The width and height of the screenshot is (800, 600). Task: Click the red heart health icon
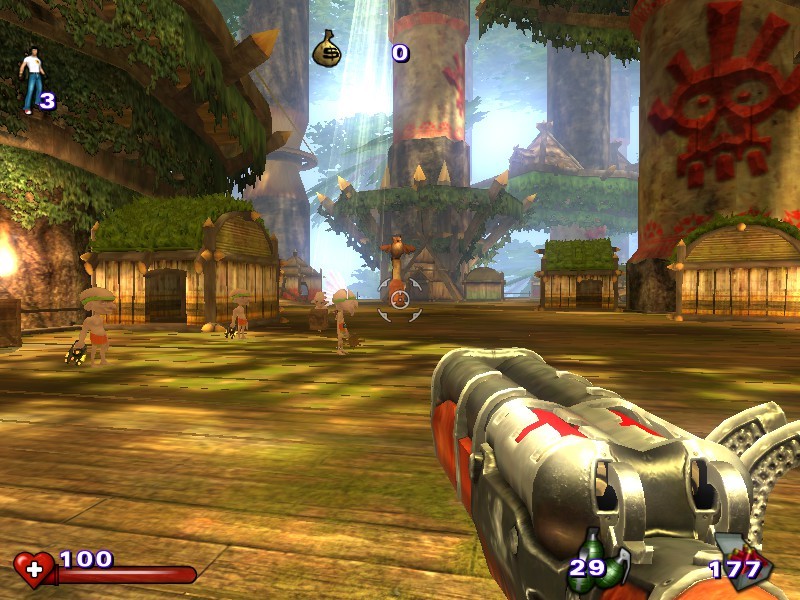(x=34, y=569)
